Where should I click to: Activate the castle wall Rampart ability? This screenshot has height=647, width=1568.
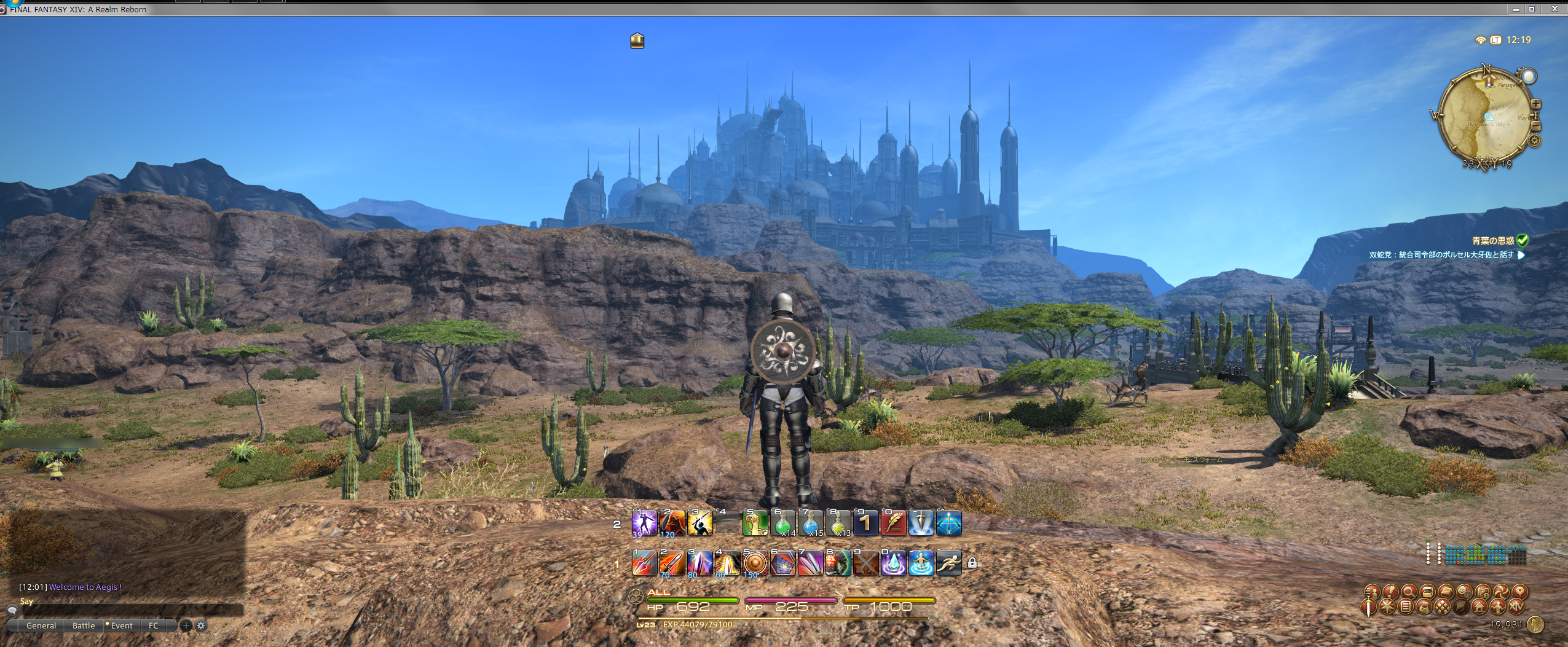point(782,563)
